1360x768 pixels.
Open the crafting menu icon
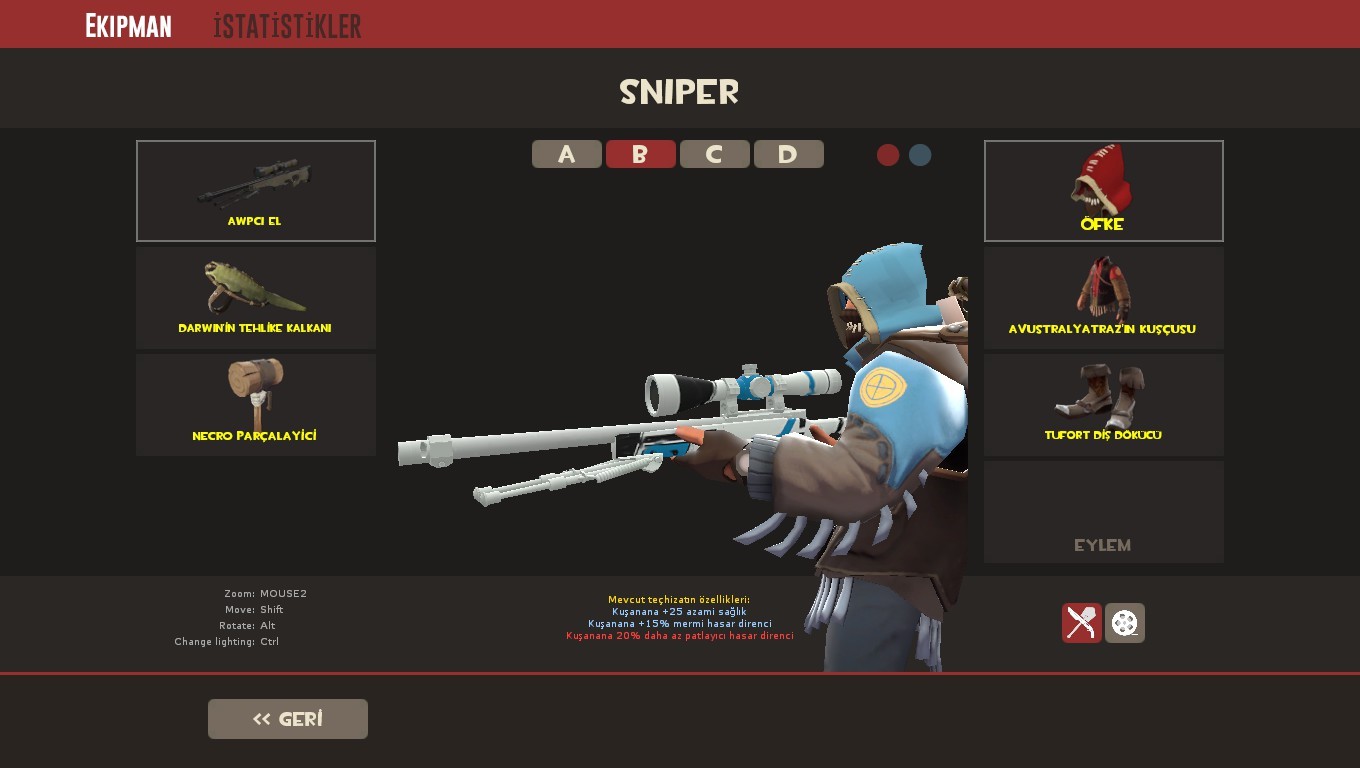[x=1081, y=622]
